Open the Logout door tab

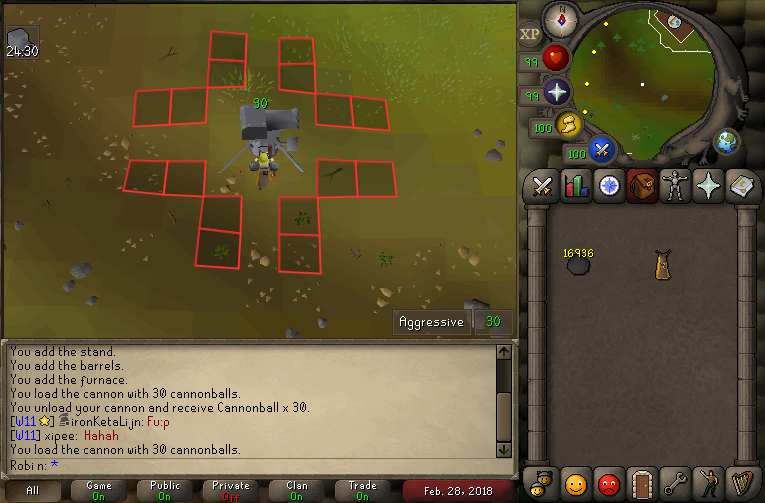[642, 482]
